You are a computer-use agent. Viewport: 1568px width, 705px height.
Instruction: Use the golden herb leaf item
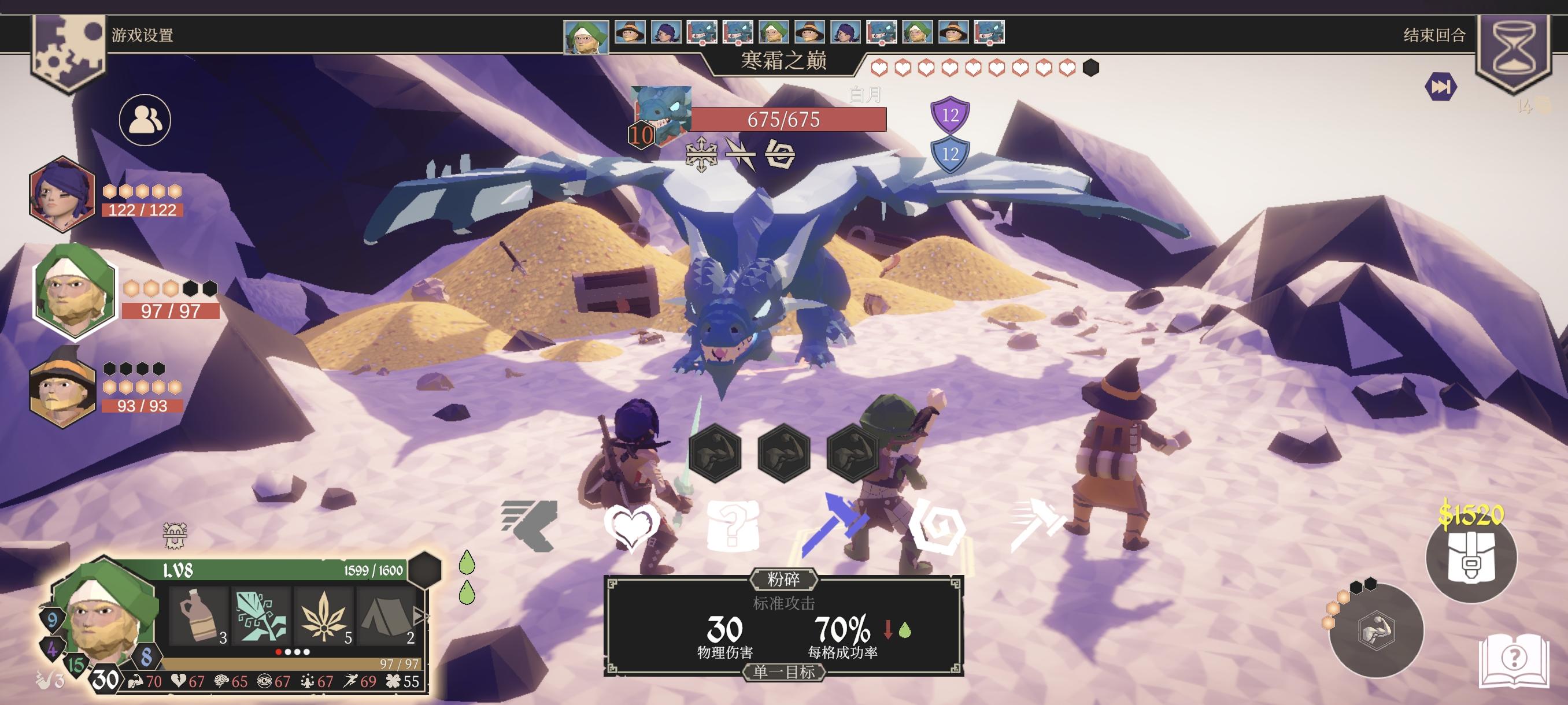click(x=324, y=615)
